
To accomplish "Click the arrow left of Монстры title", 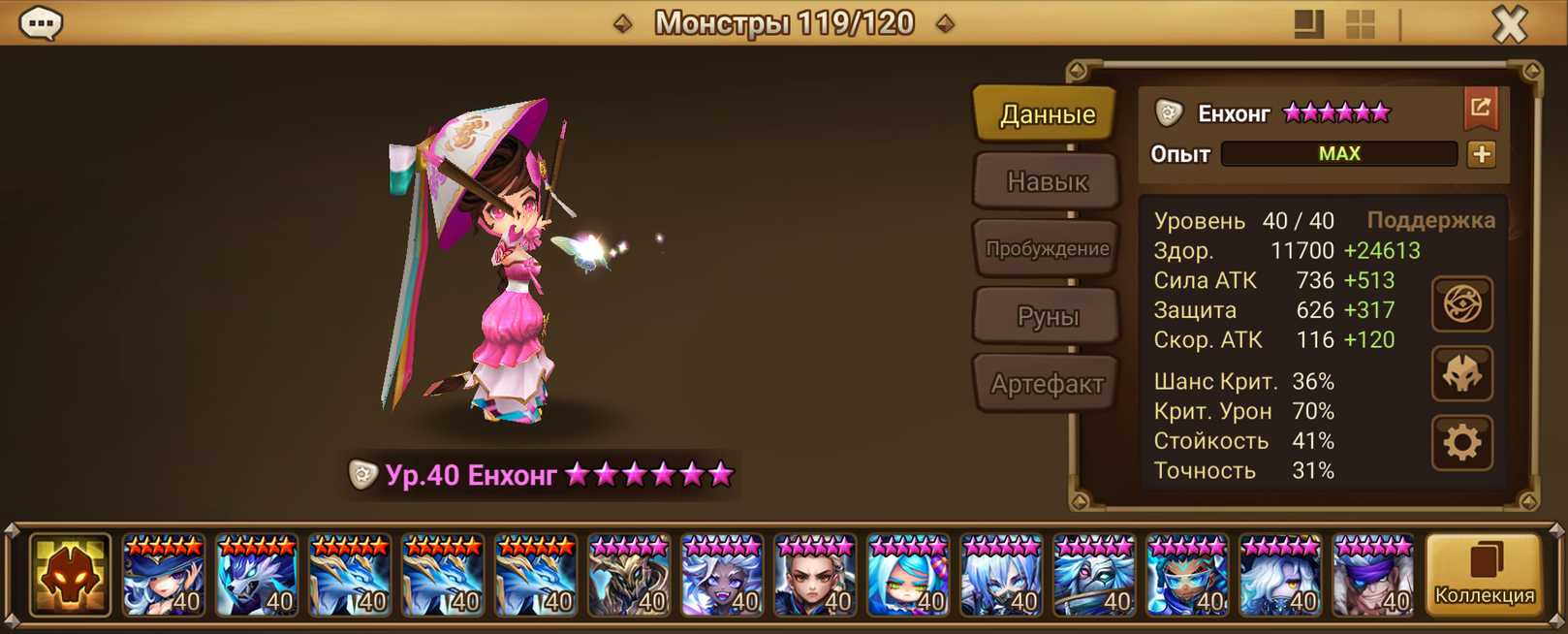I will (x=623, y=23).
